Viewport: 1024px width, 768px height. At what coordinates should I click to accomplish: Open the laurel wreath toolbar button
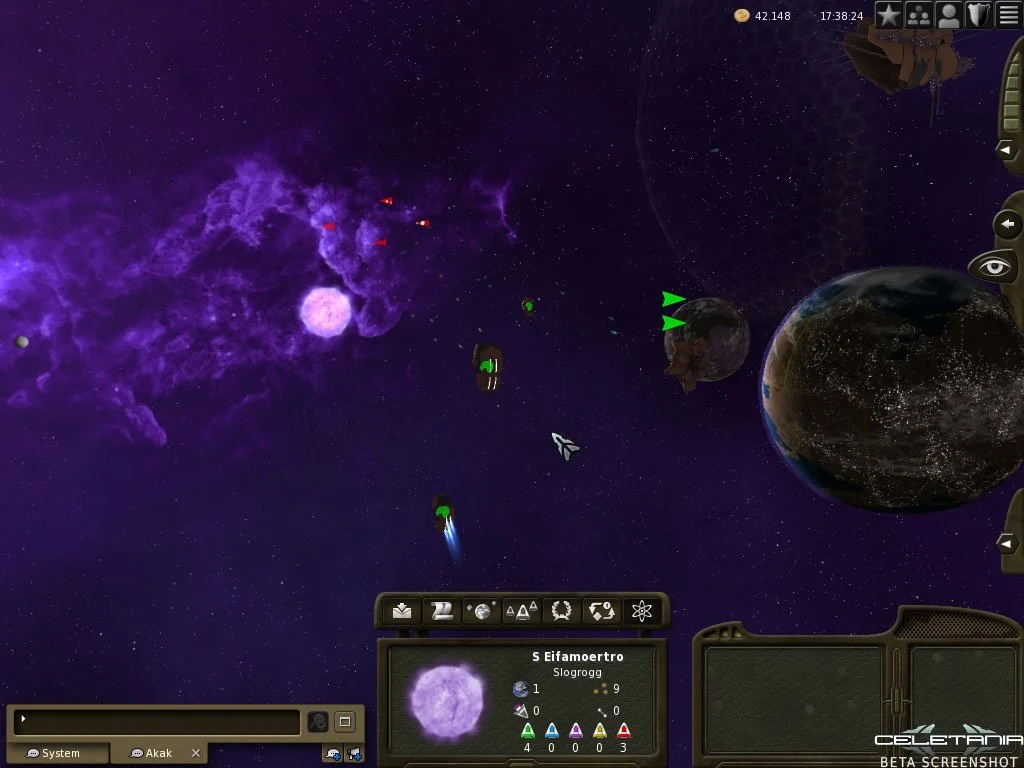tap(562, 611)
